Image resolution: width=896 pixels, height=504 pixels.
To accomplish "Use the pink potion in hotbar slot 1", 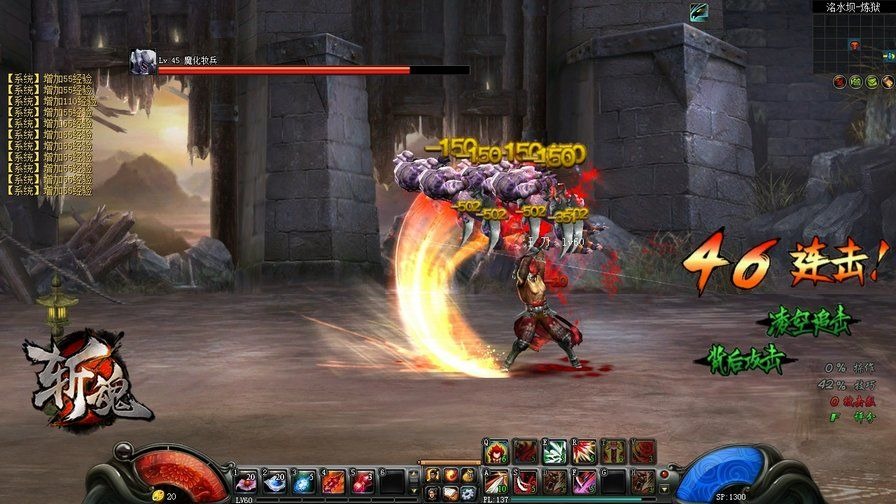I will (x=246, y=482).
